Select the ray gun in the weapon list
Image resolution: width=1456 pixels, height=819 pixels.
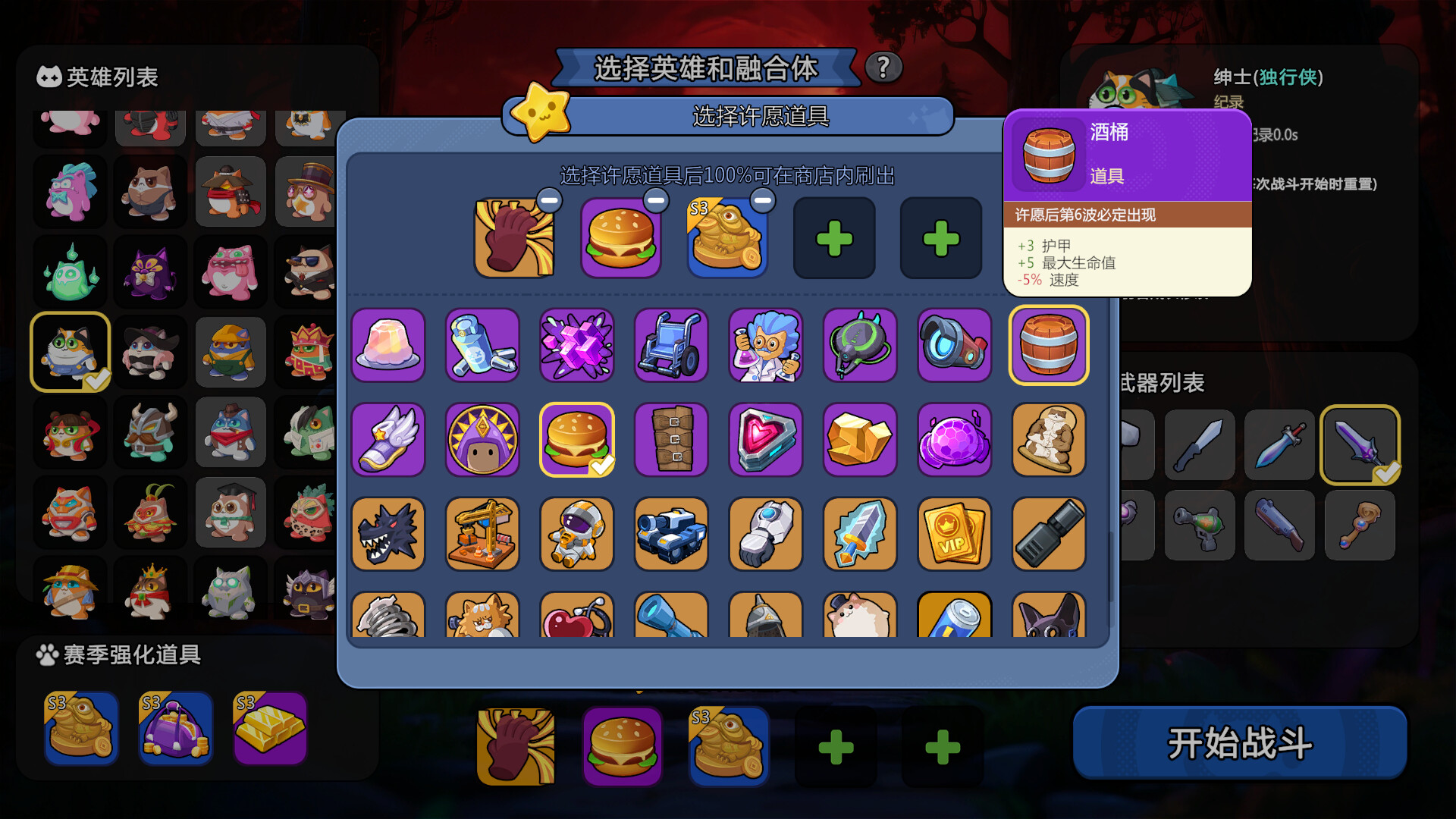1199,525
